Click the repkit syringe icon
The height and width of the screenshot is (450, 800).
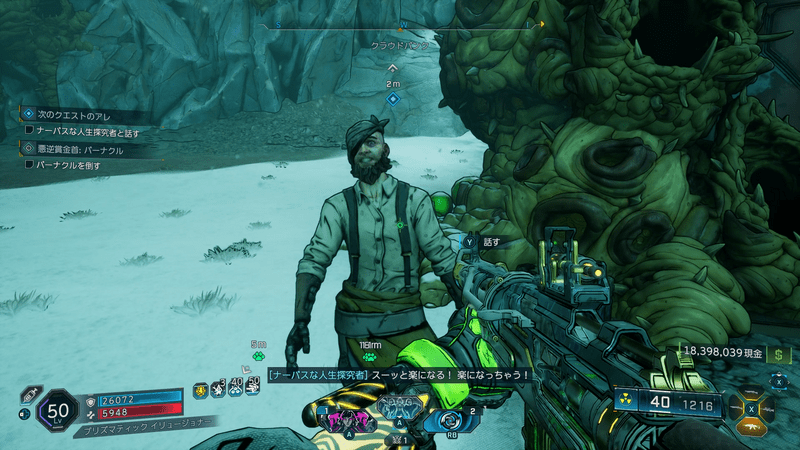click(28, 394)
